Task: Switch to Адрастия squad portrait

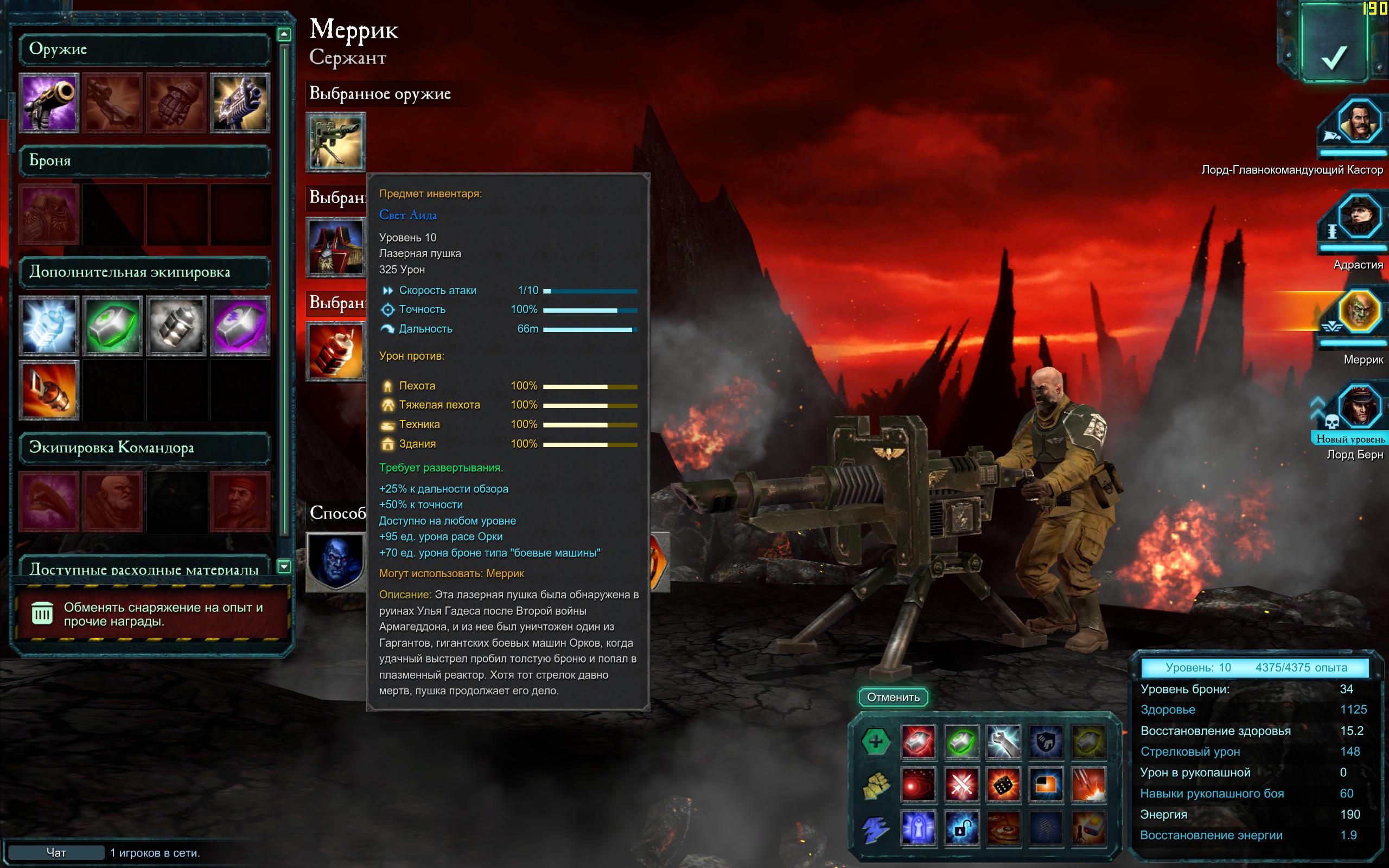Action: (x=1359, y=217)
